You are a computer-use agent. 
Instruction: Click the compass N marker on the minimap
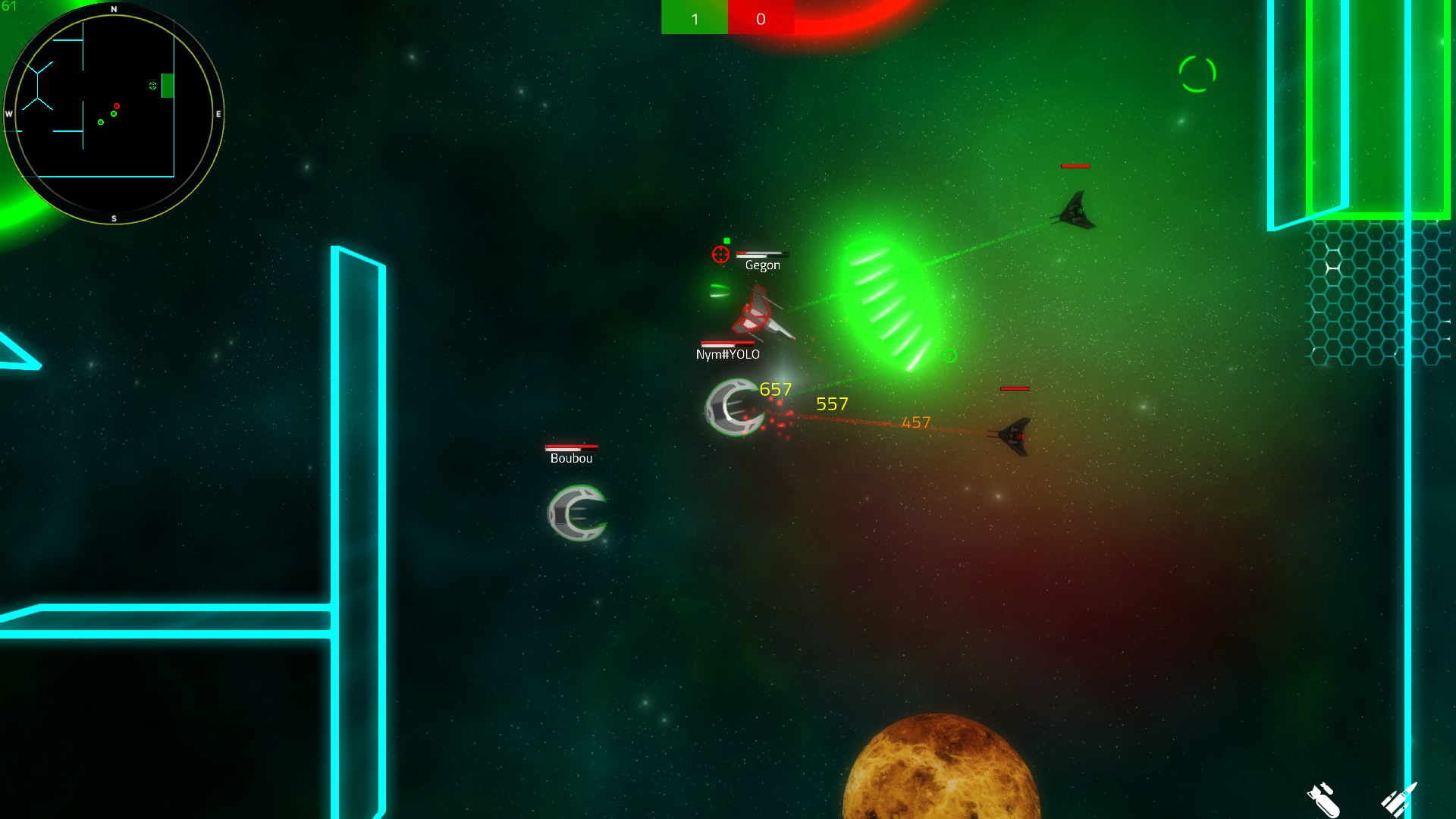click(114, 9)
